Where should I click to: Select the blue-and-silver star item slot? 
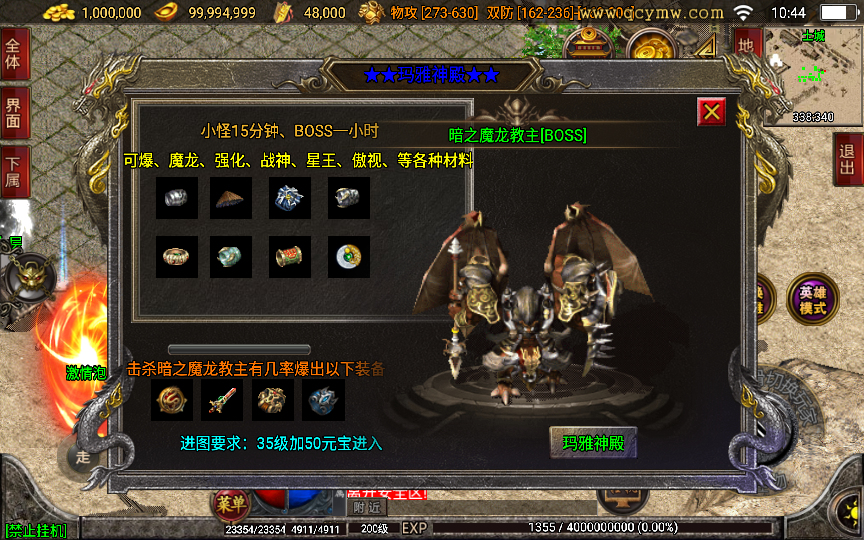click(290, 198)
